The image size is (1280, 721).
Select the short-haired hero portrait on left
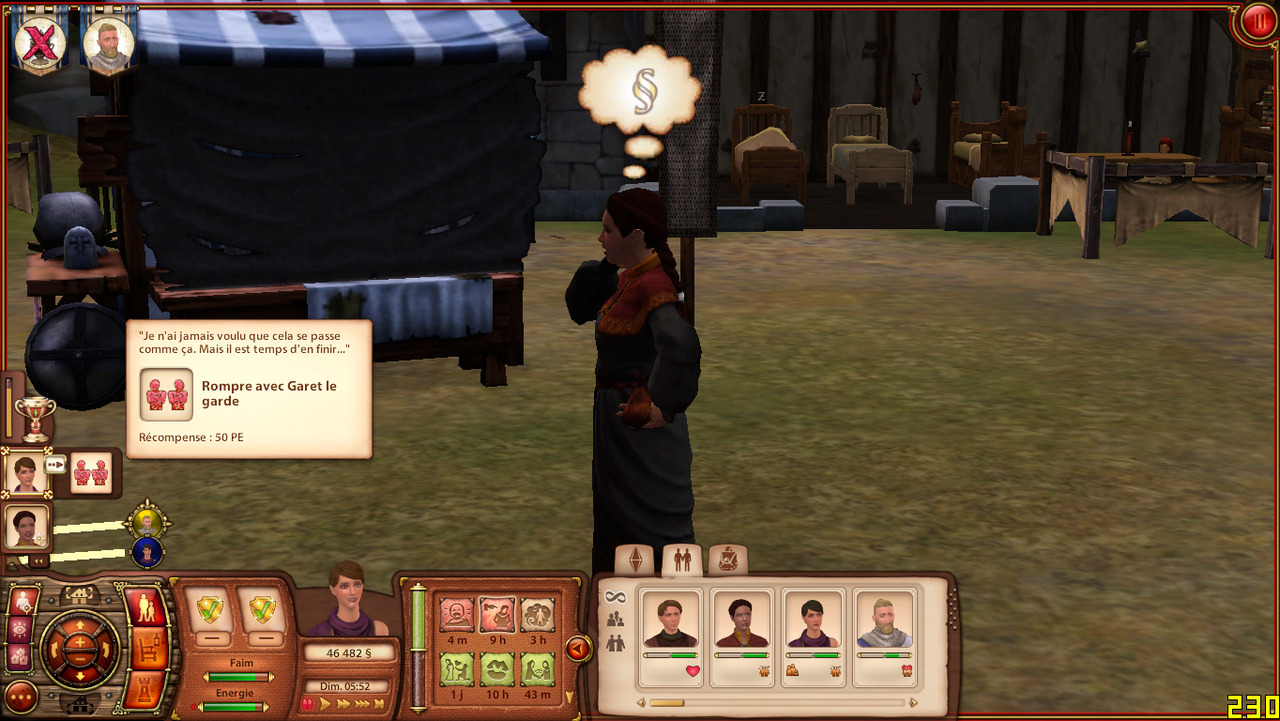pos(26,471)
